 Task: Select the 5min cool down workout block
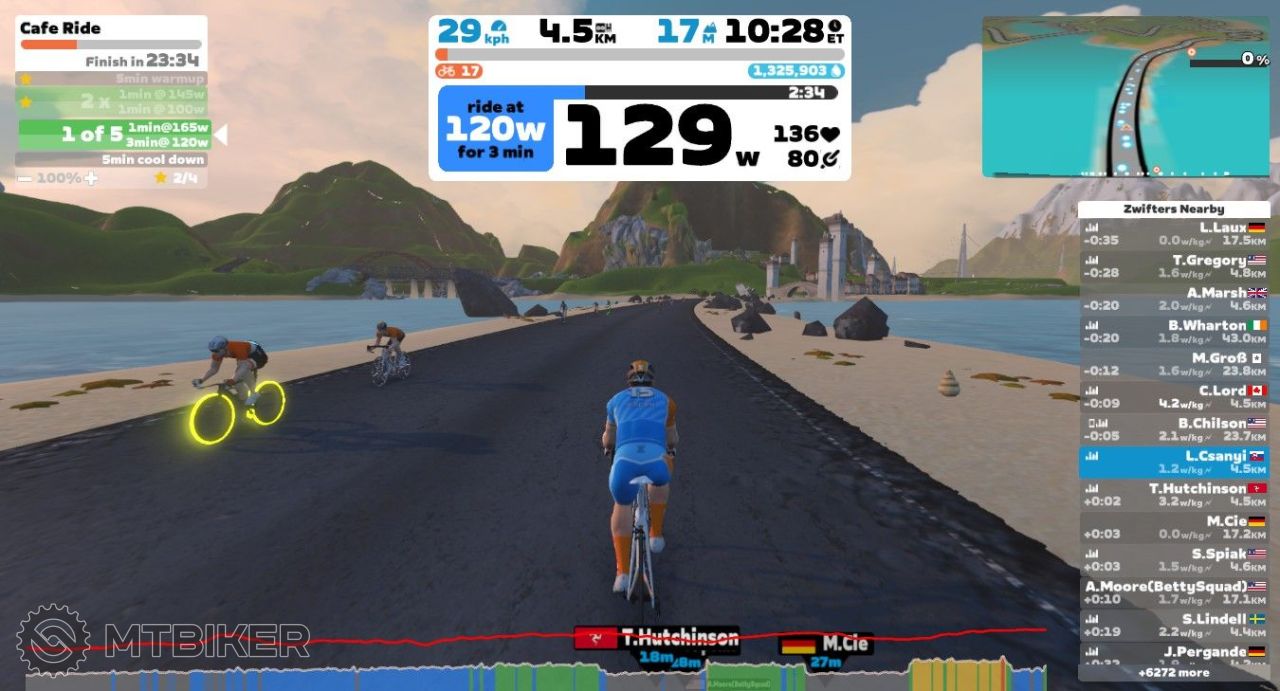click(111, 160)
